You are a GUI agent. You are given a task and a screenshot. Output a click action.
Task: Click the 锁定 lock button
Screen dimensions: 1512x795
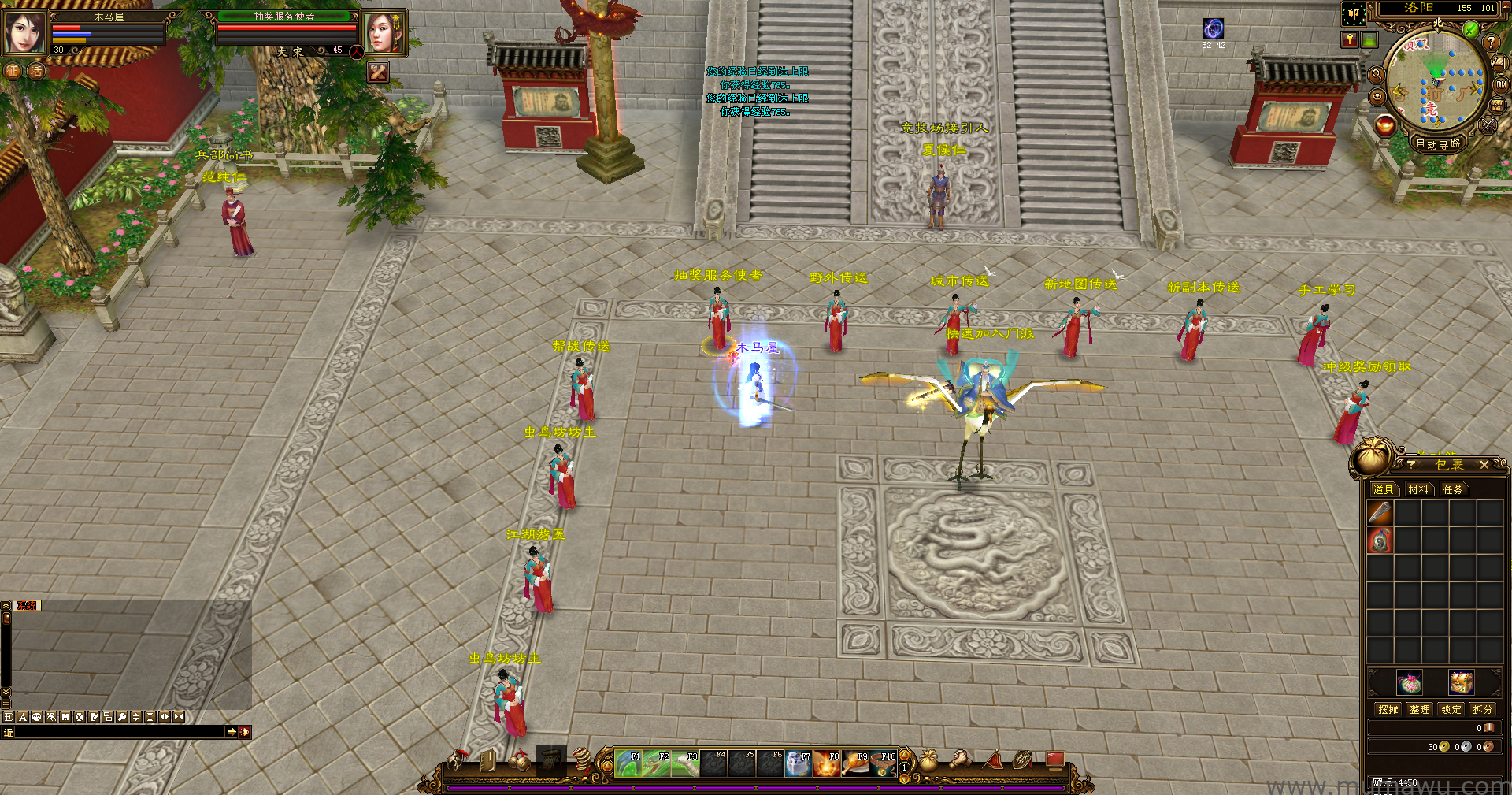click(1451, 709)
